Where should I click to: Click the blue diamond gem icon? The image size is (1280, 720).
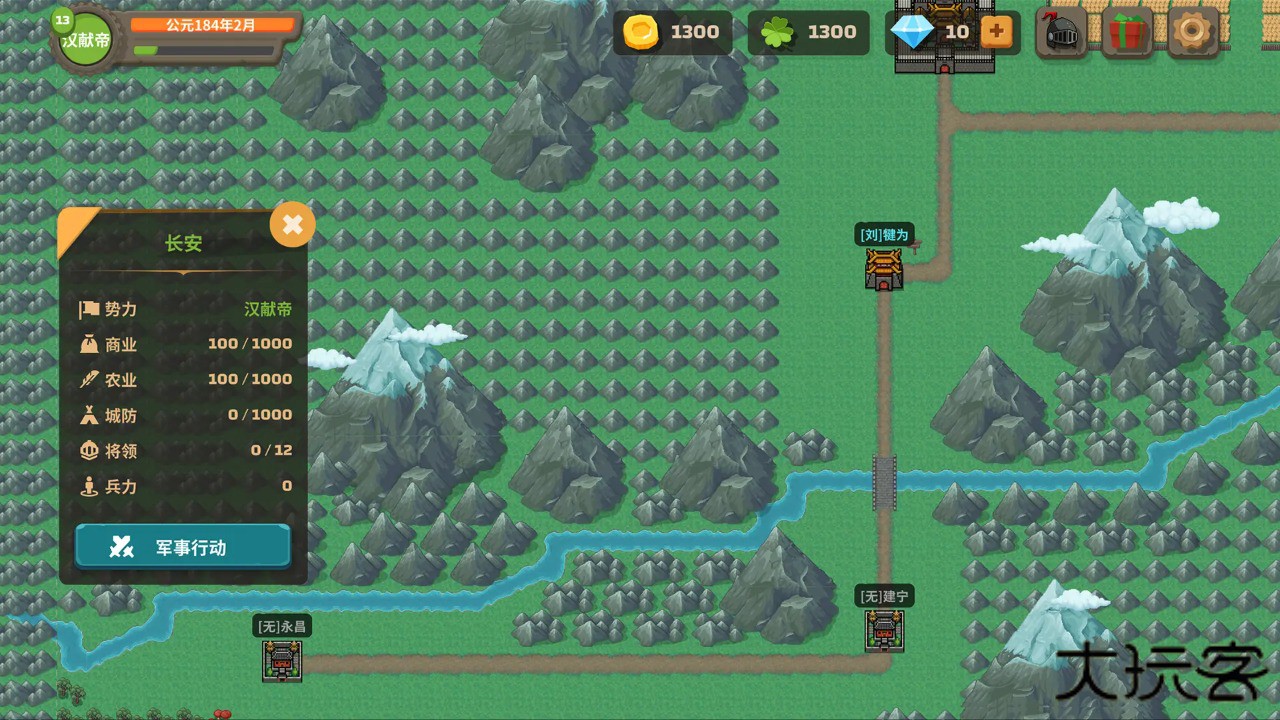911,32
